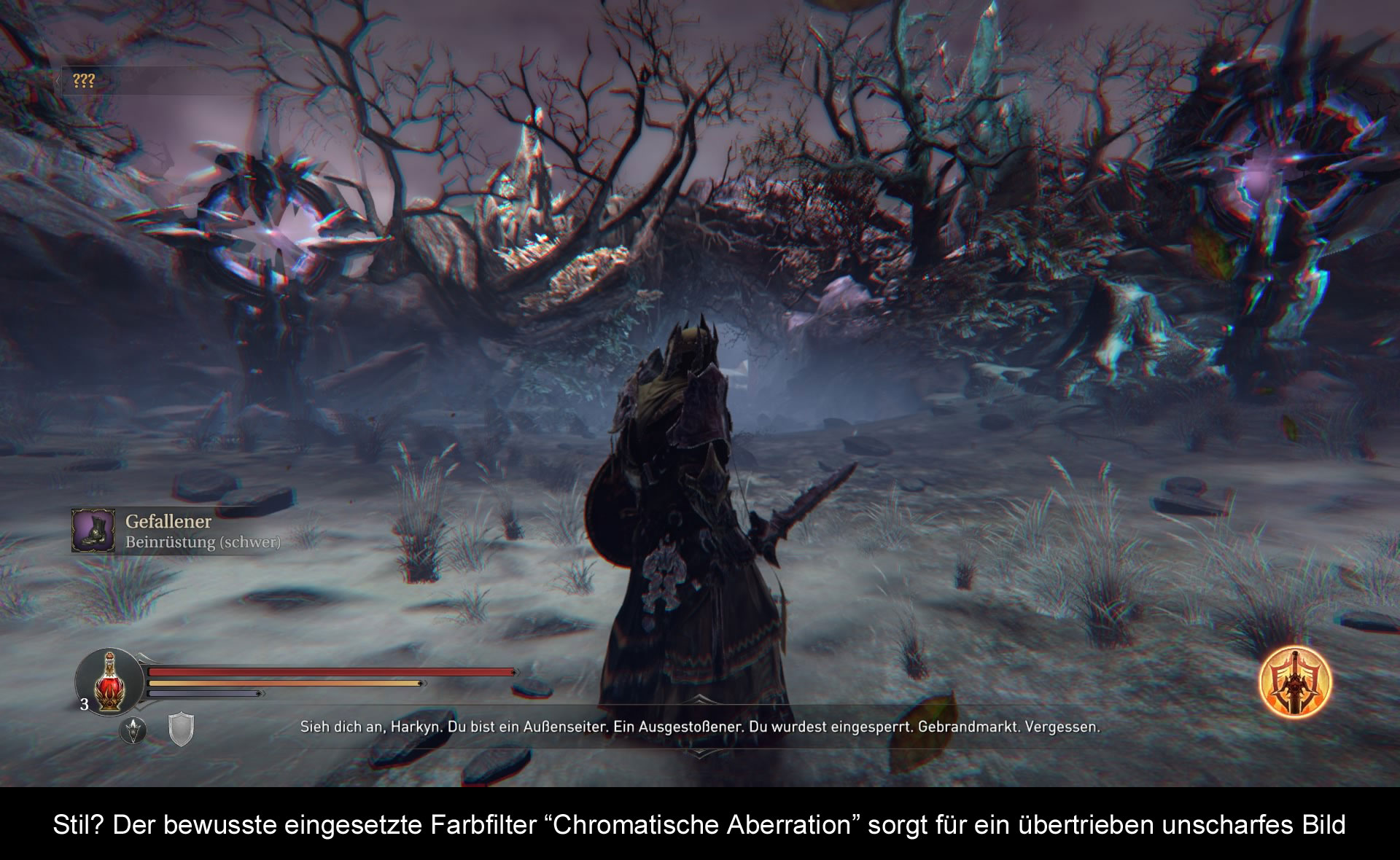Click the heavy leg armor boot icon
1400x860 pixels.
[x=93, y=531]
